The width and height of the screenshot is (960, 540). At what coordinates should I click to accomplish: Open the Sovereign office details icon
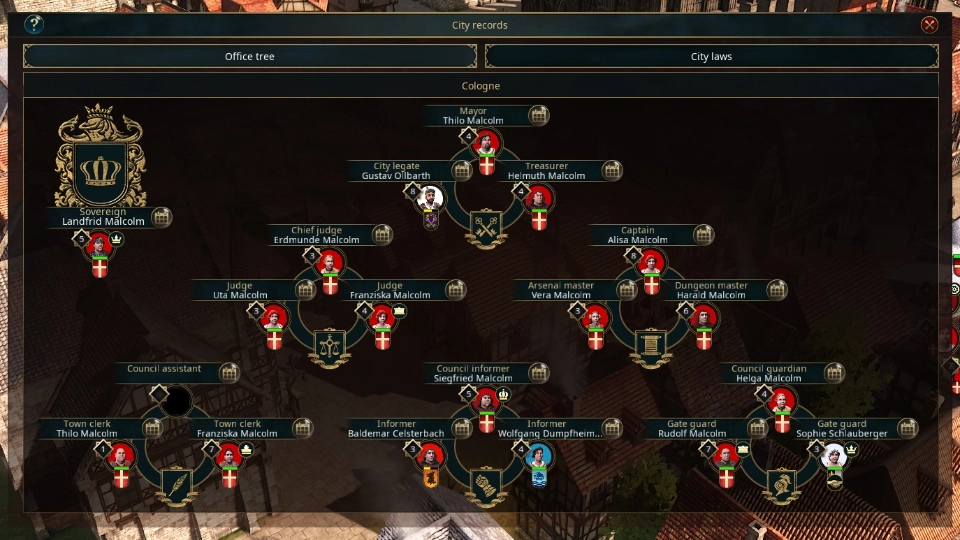click(x=161, y=217)
